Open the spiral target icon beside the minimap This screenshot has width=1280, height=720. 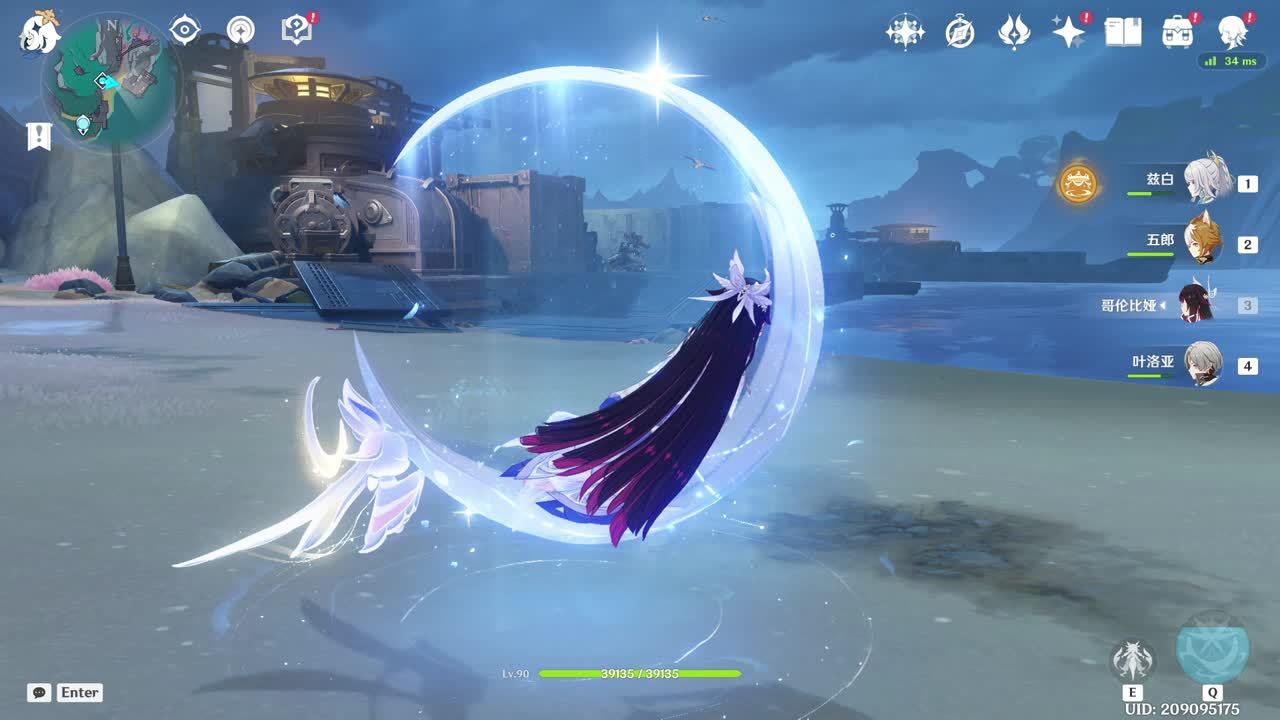(240, 30)
